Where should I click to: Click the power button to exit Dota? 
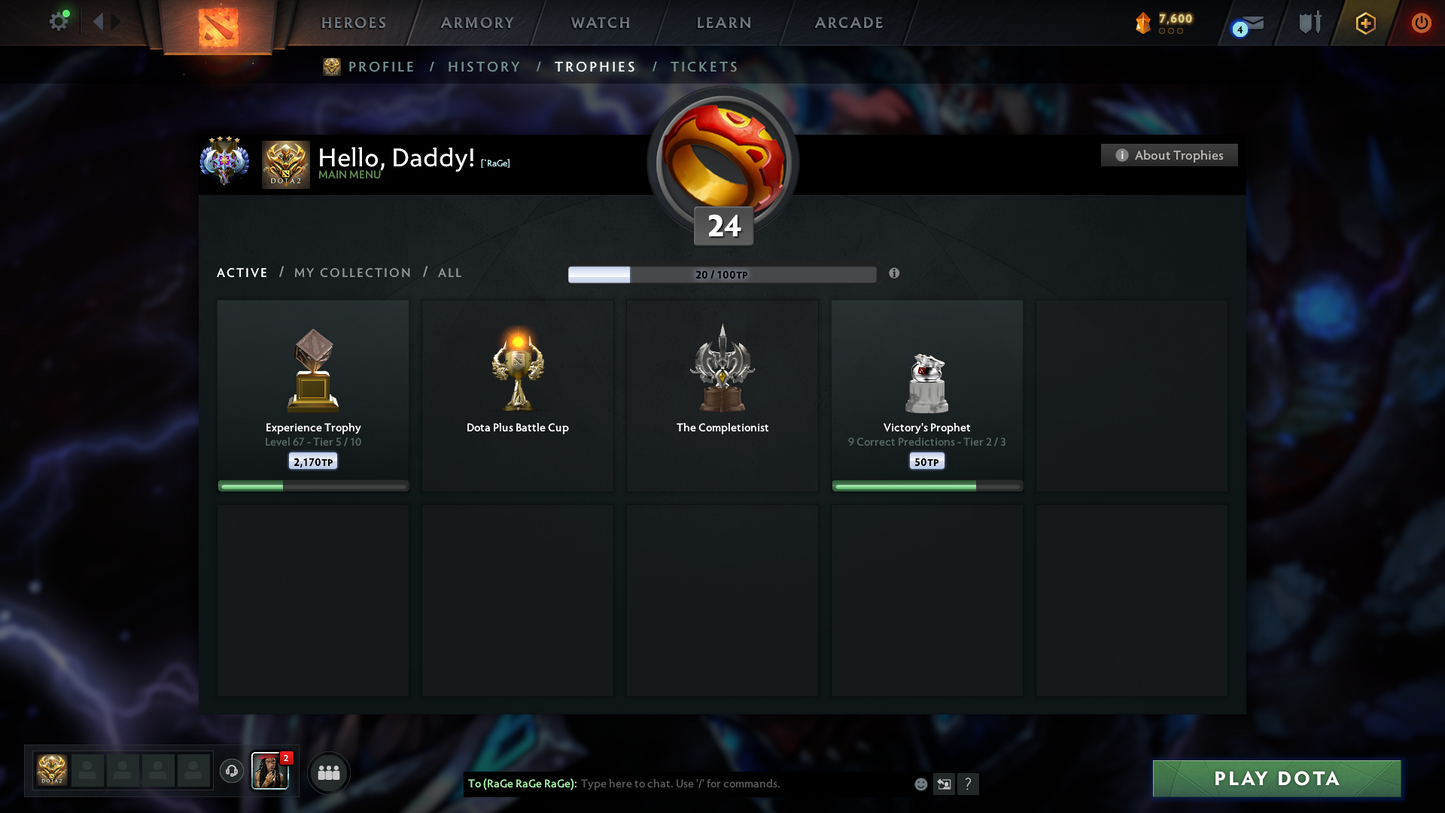point(1421,22)
